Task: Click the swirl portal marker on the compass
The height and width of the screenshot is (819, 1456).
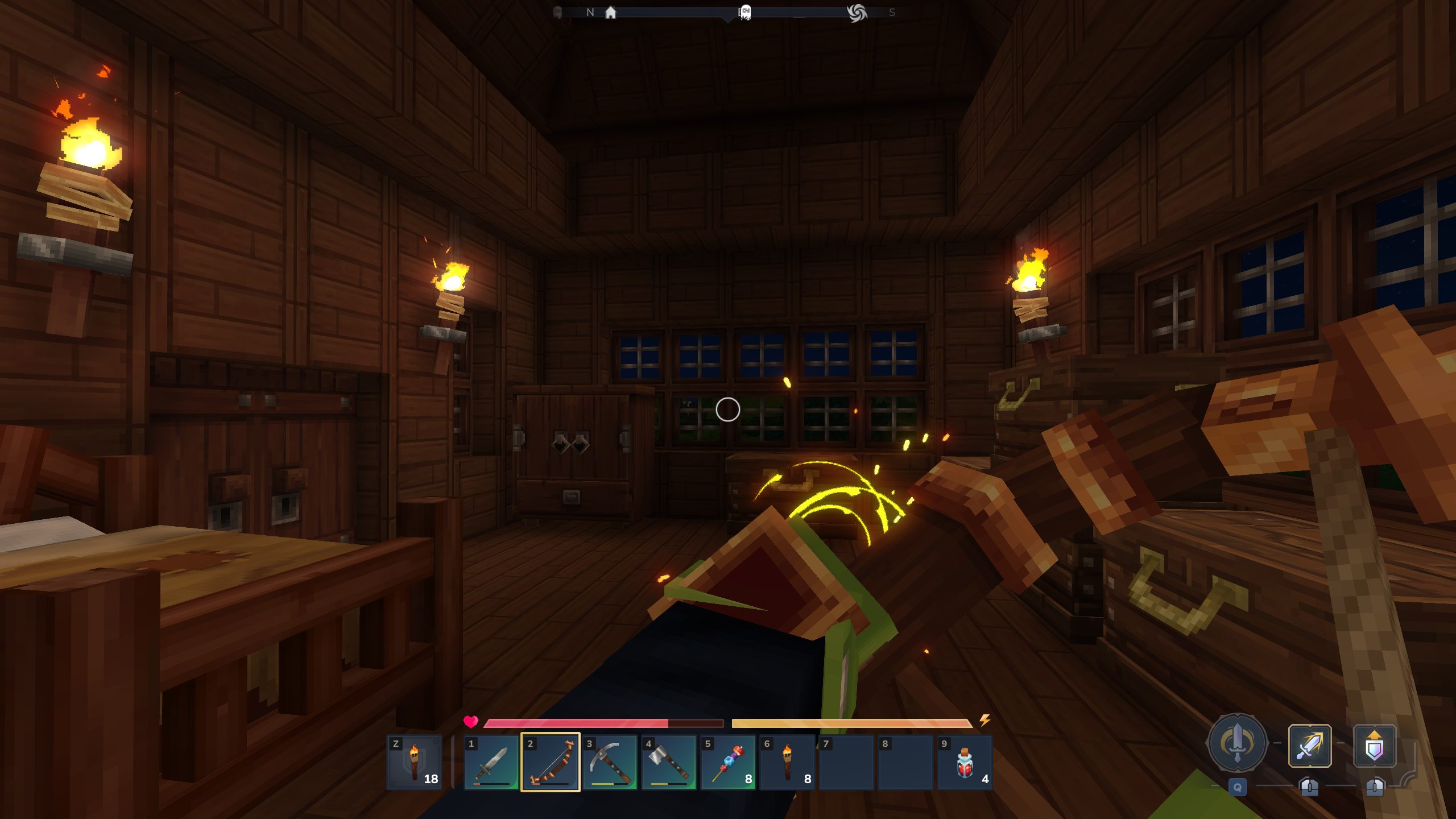Action: 857,13
